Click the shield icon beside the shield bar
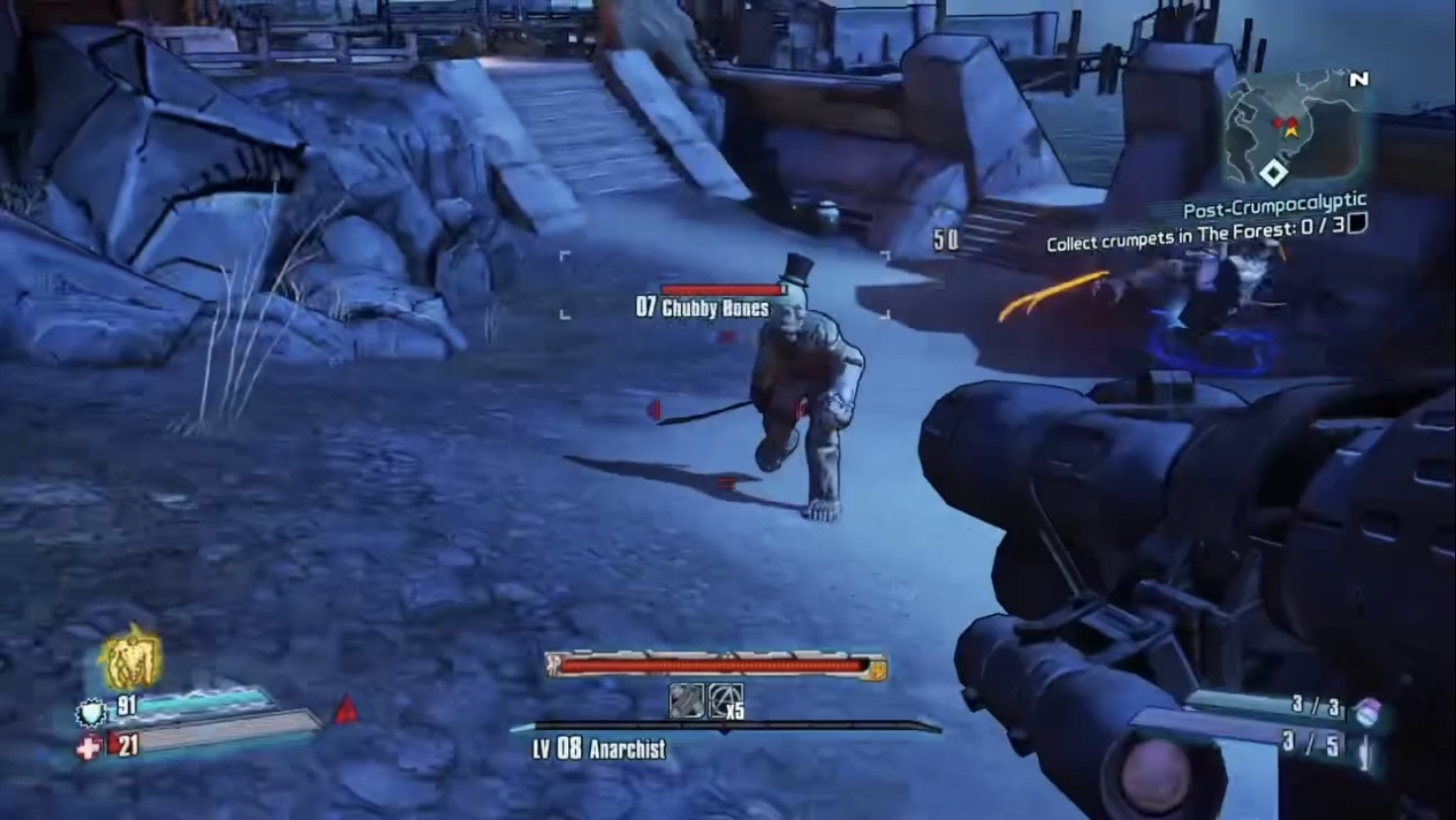Image resolution: width=1456 pixels, height=820 pixels. pos(92,711)
